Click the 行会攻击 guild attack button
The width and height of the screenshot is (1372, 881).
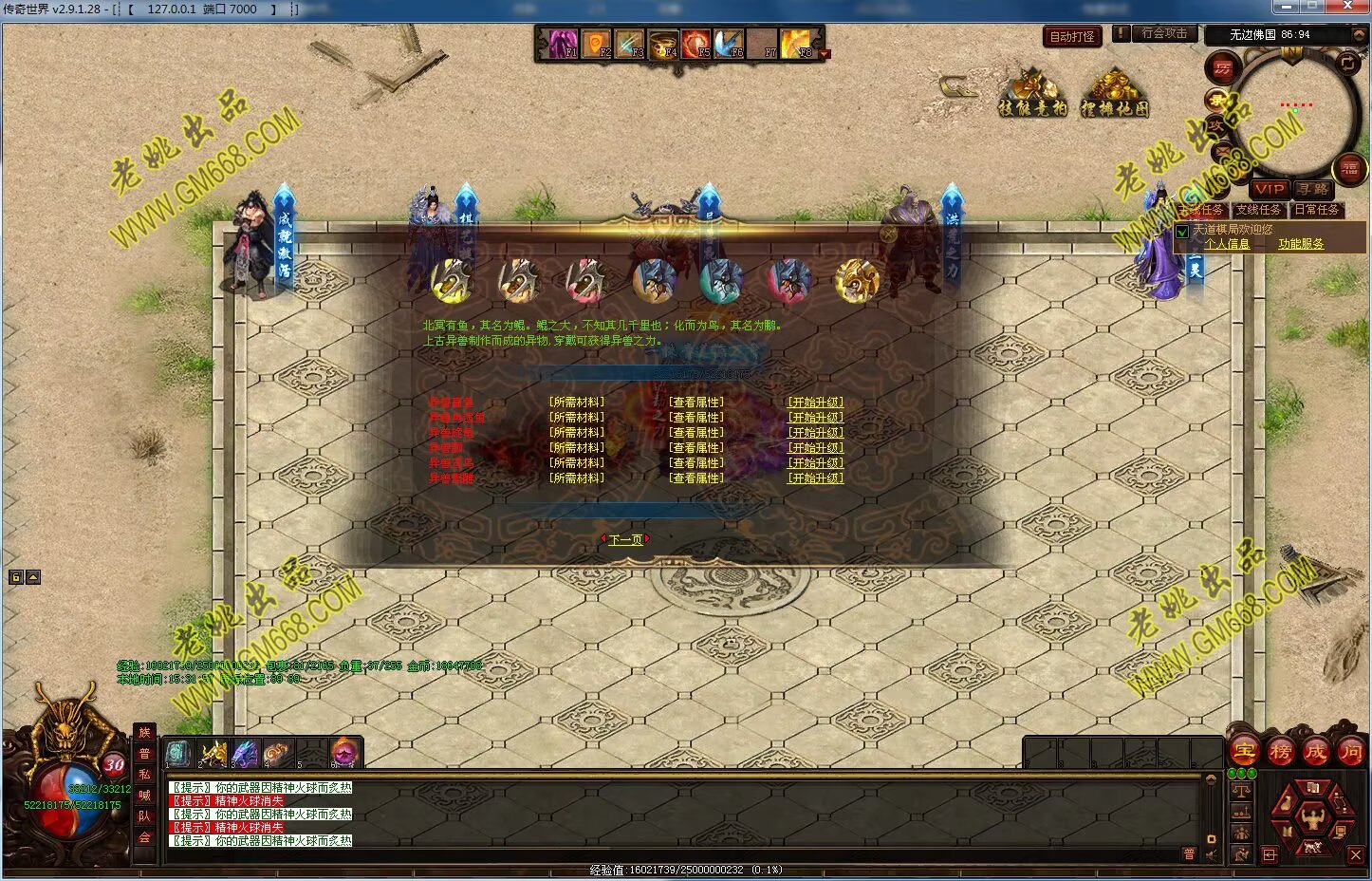(1163, 33)
